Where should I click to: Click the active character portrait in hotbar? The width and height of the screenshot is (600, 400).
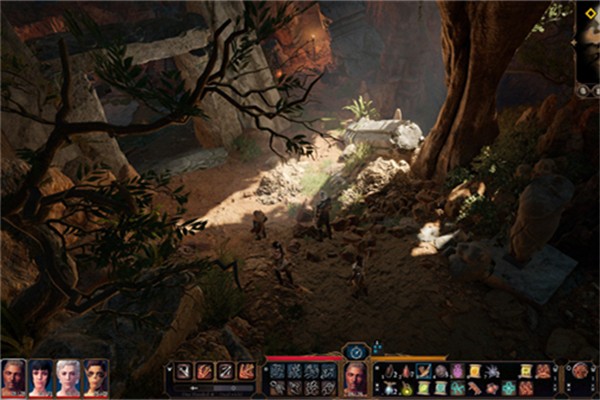(x=355, y=378)
